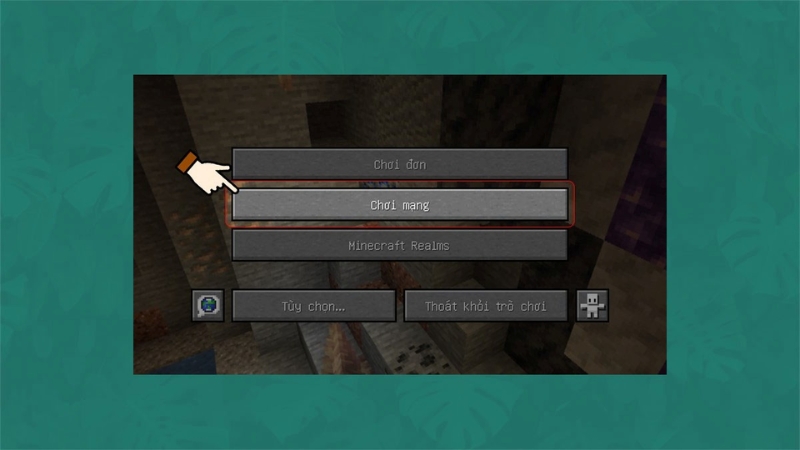This screenshot has width=800, height=450.
Task: Open Minecraft Realms
Action: pos(400,245)
